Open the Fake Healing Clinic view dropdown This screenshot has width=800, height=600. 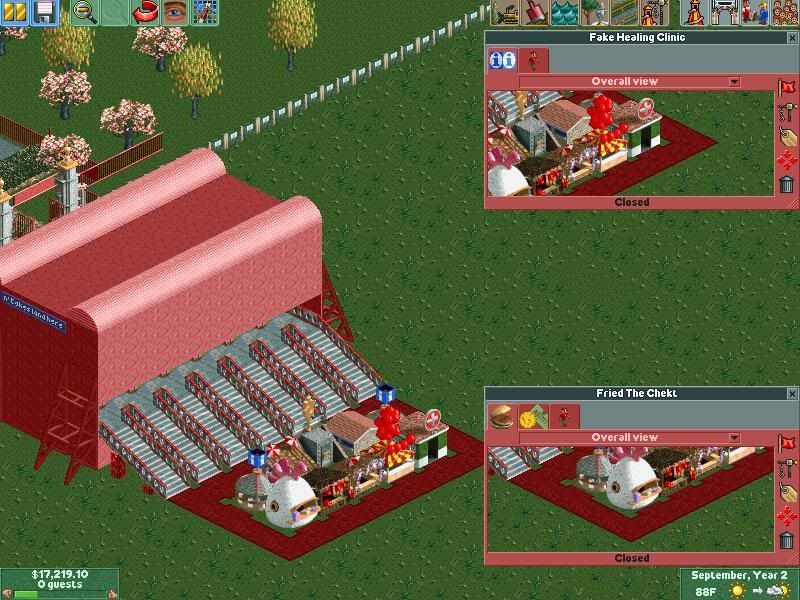tap(734, 82)
